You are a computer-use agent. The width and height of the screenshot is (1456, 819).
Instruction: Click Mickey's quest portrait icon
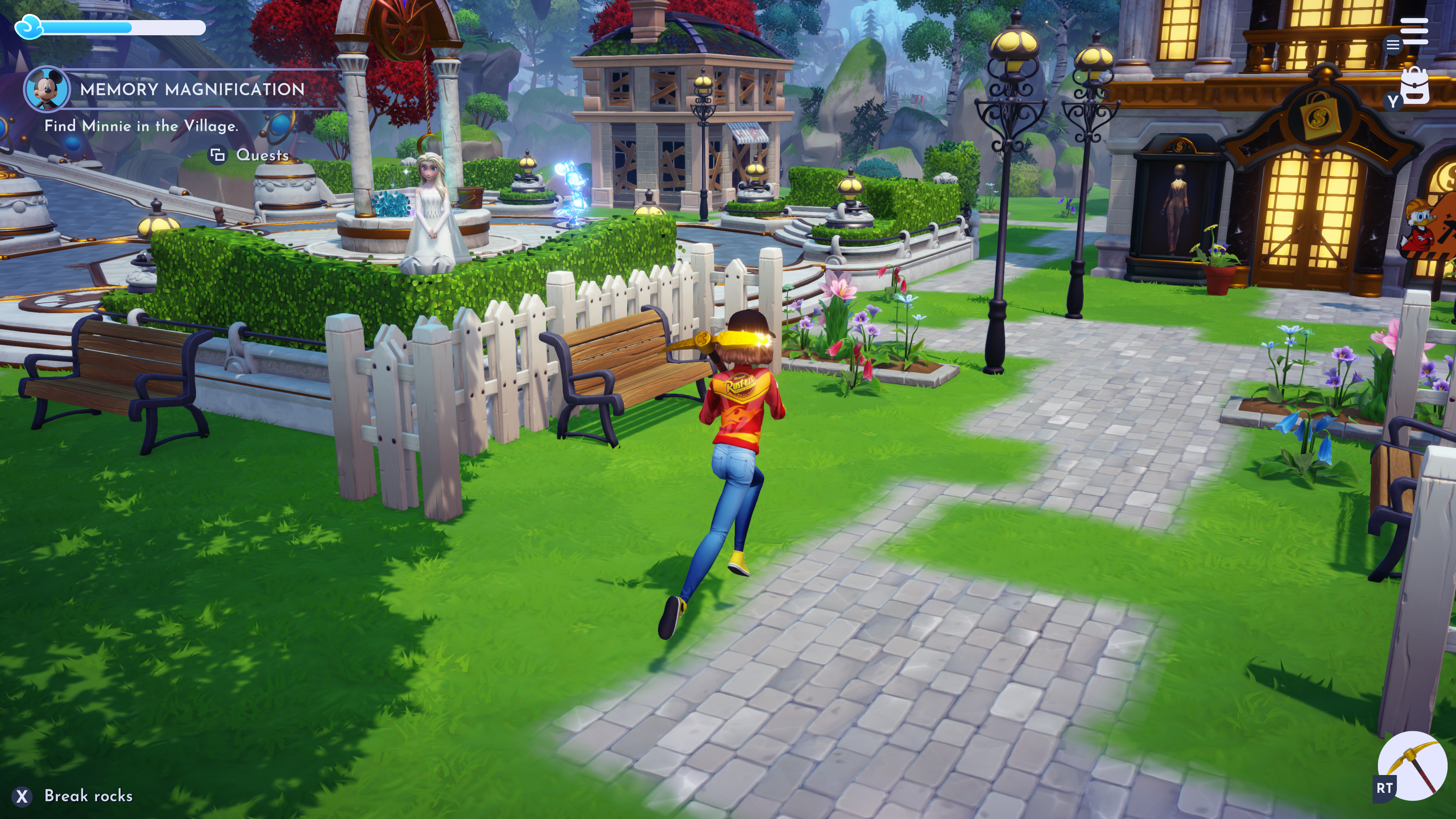47,89
